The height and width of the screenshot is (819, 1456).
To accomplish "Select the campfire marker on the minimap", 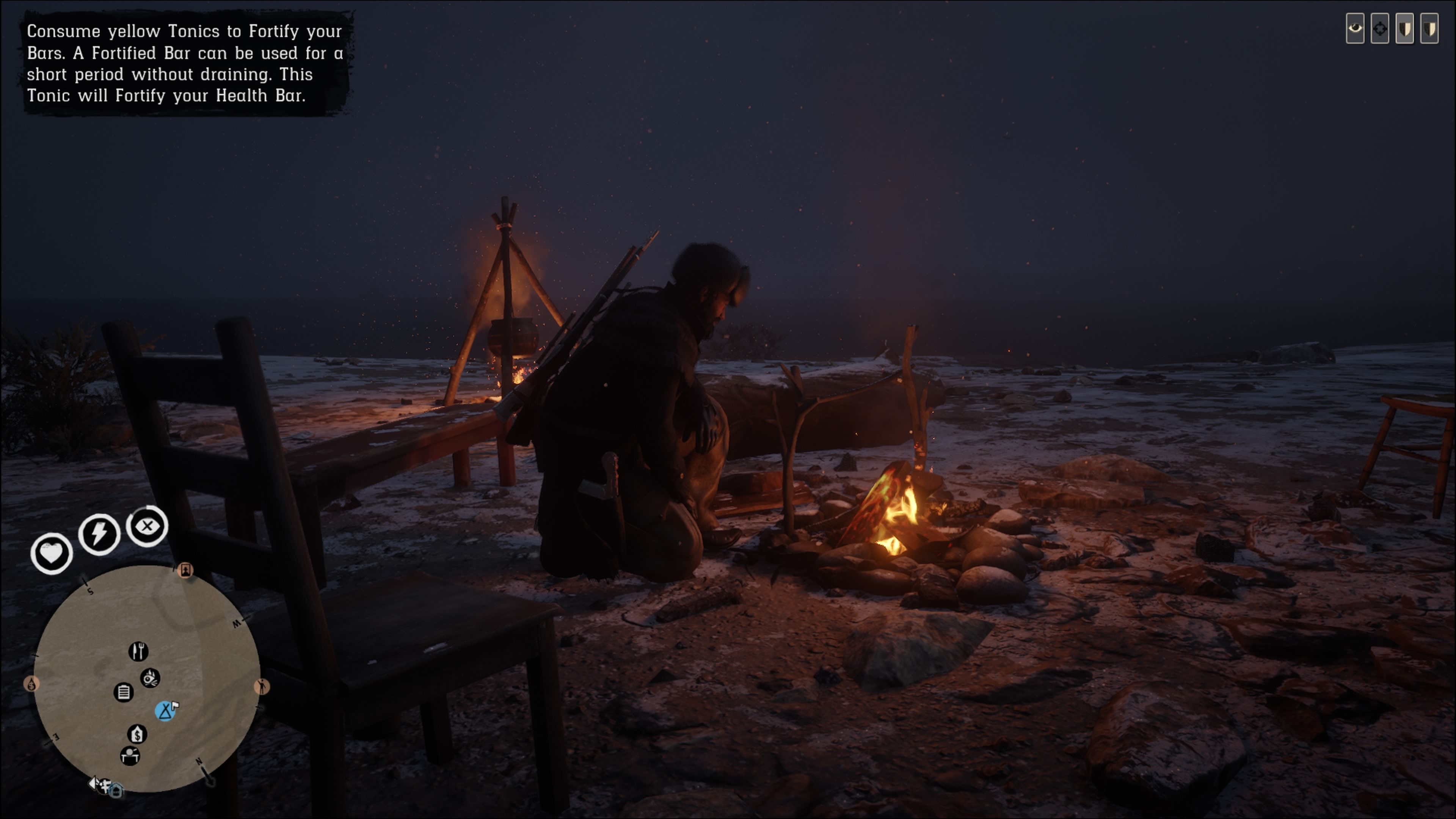I will [x=151, y=678].
